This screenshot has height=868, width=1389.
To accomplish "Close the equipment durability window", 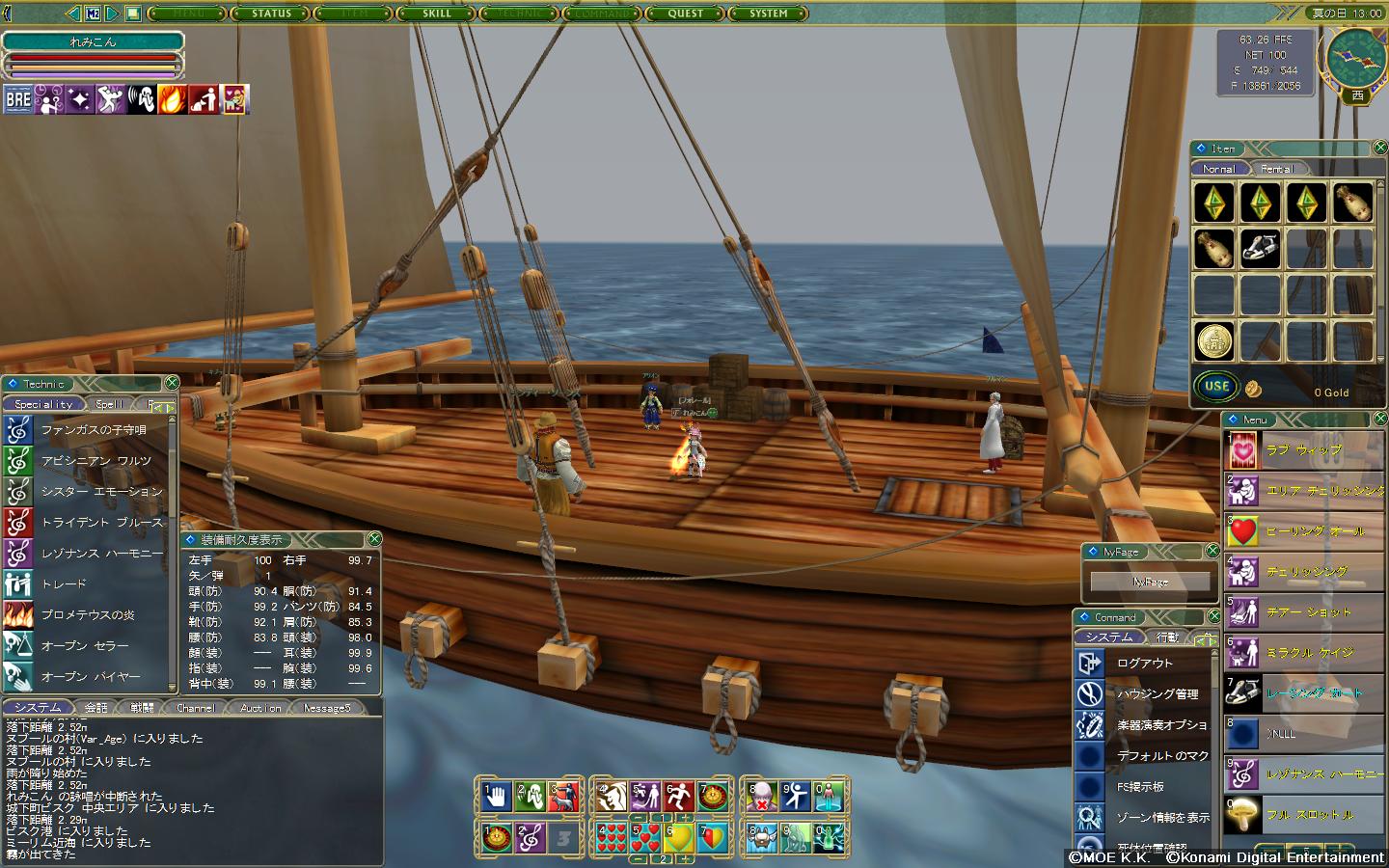I will pyautogui.click(x=374, y=538).
